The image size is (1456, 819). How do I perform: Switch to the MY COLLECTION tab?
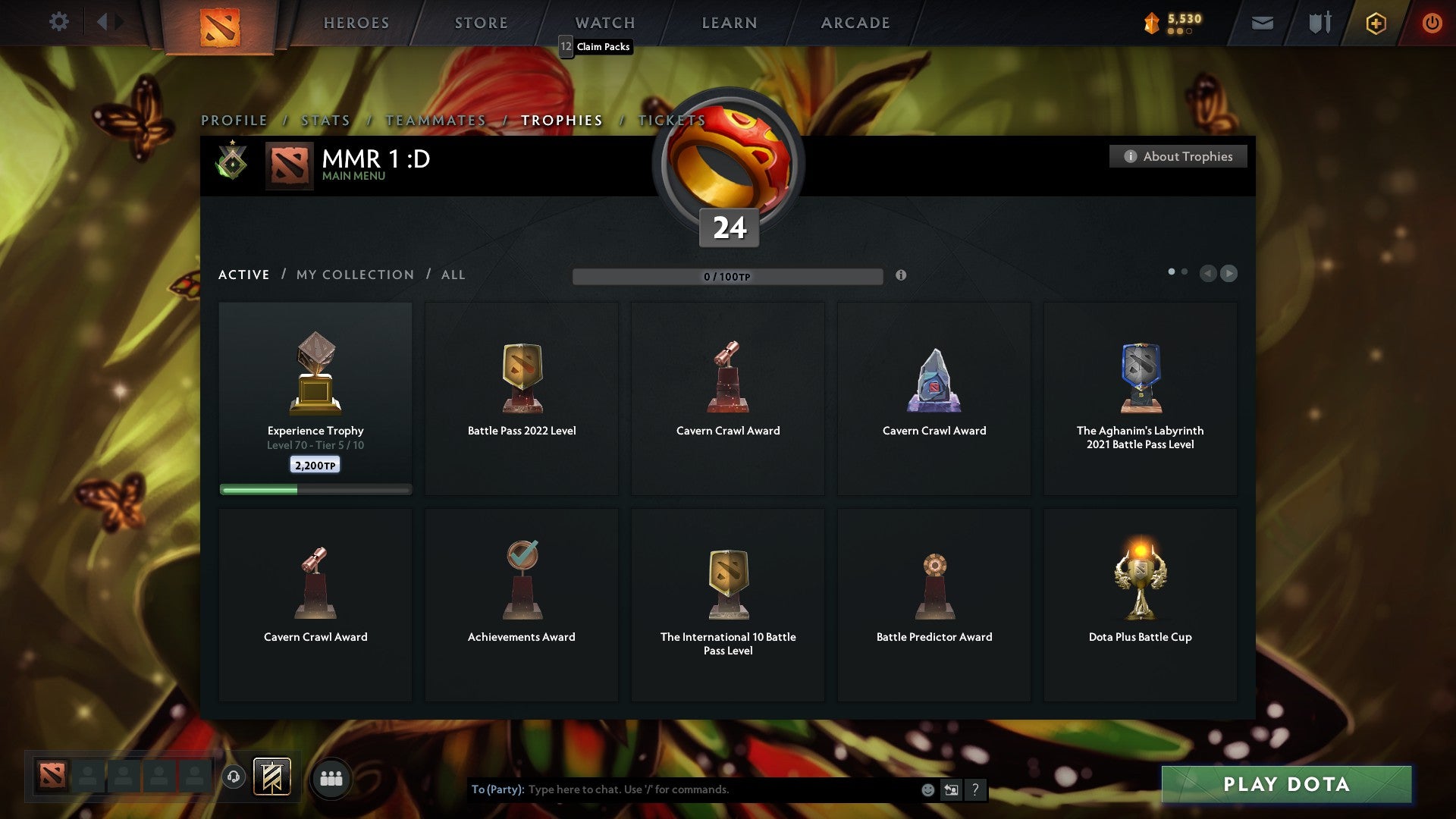click(354, 275)
